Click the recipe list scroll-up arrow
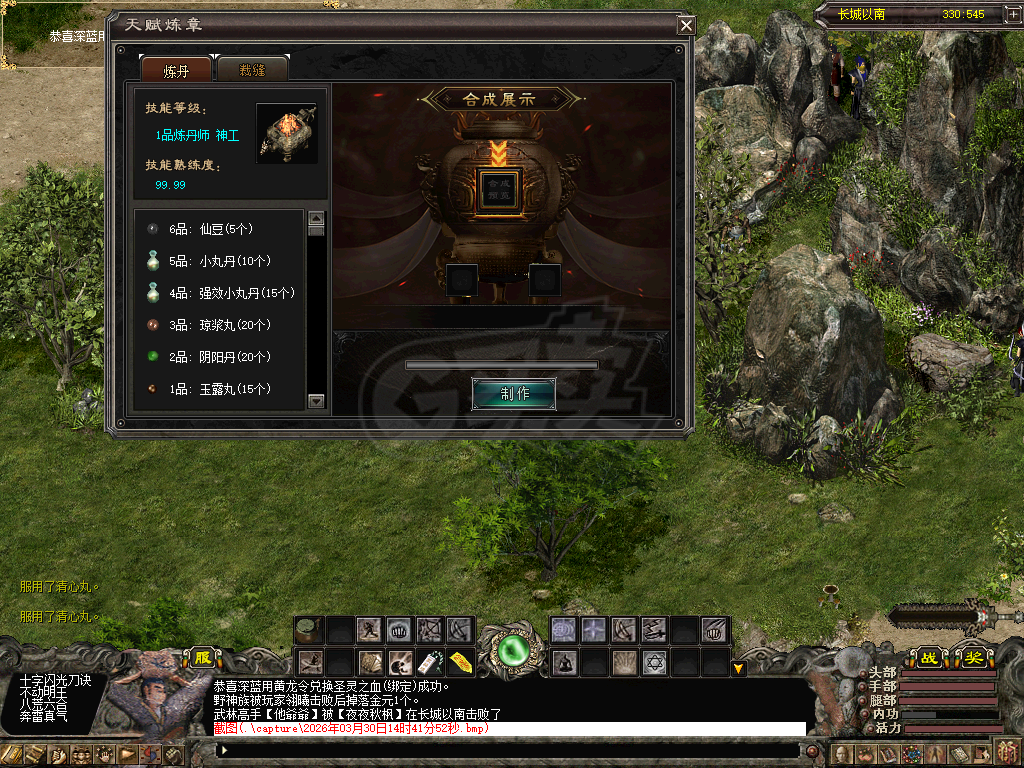Viewport: 1024px width, 768px height. click(317, 218)
